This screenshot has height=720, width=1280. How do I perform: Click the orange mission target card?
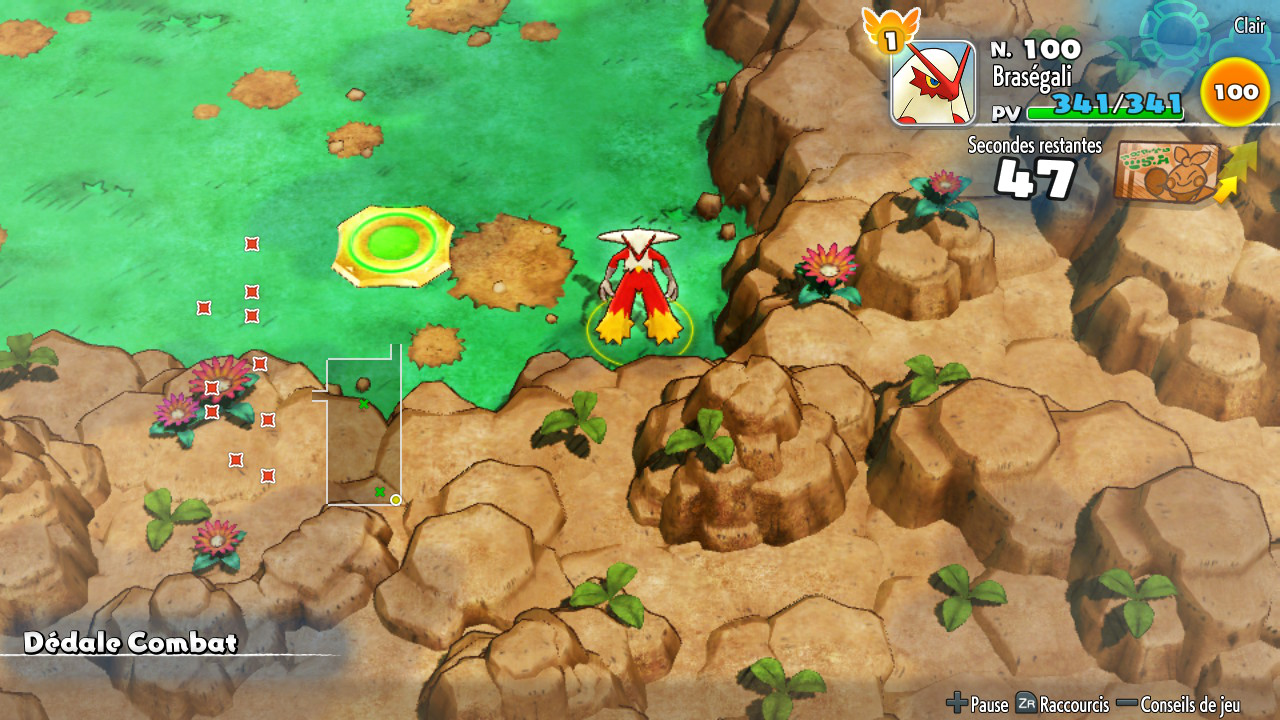[x=1166, y=170]
